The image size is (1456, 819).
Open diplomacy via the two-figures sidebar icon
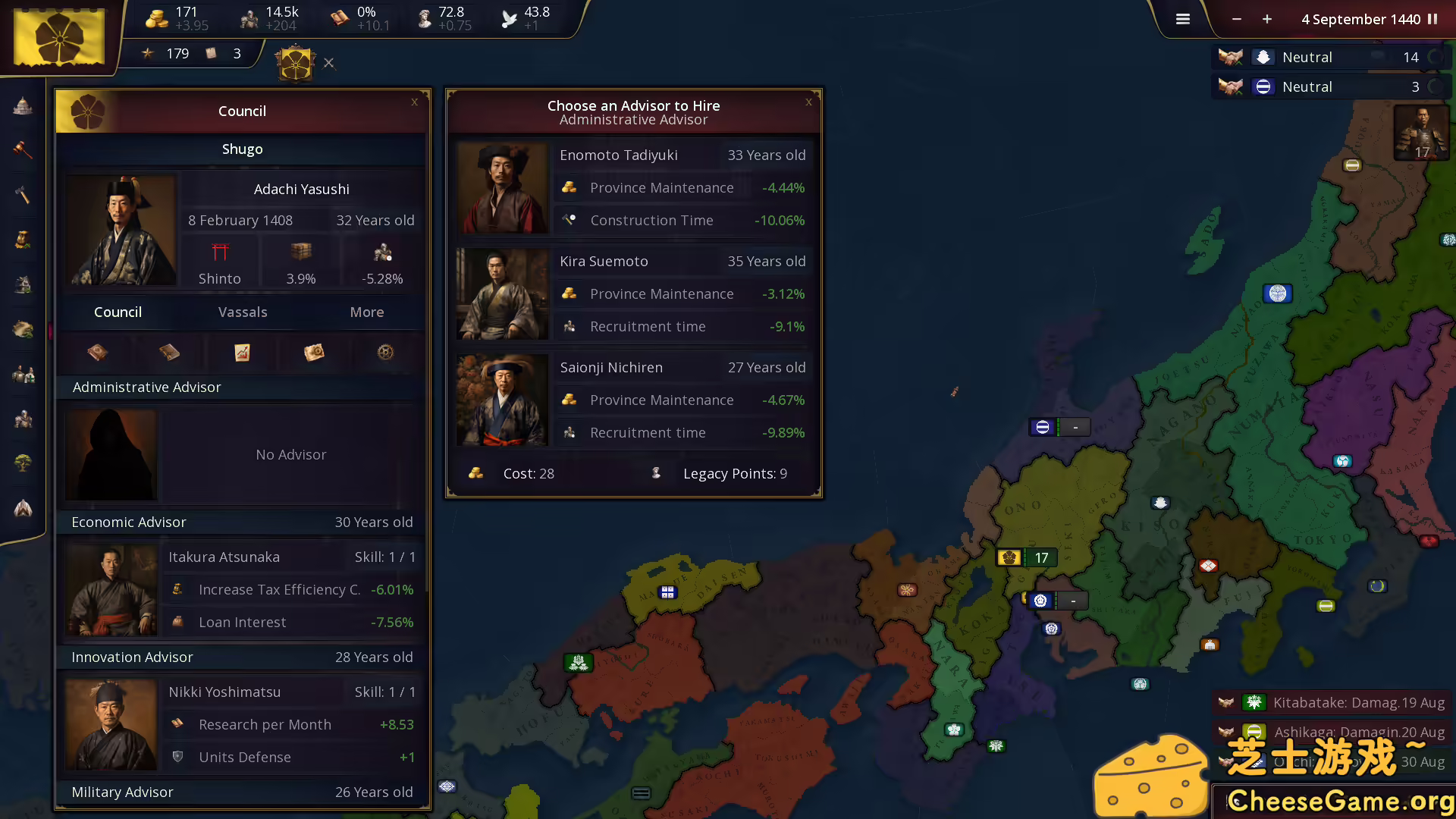pyautogui.click(x=22, y=374)
